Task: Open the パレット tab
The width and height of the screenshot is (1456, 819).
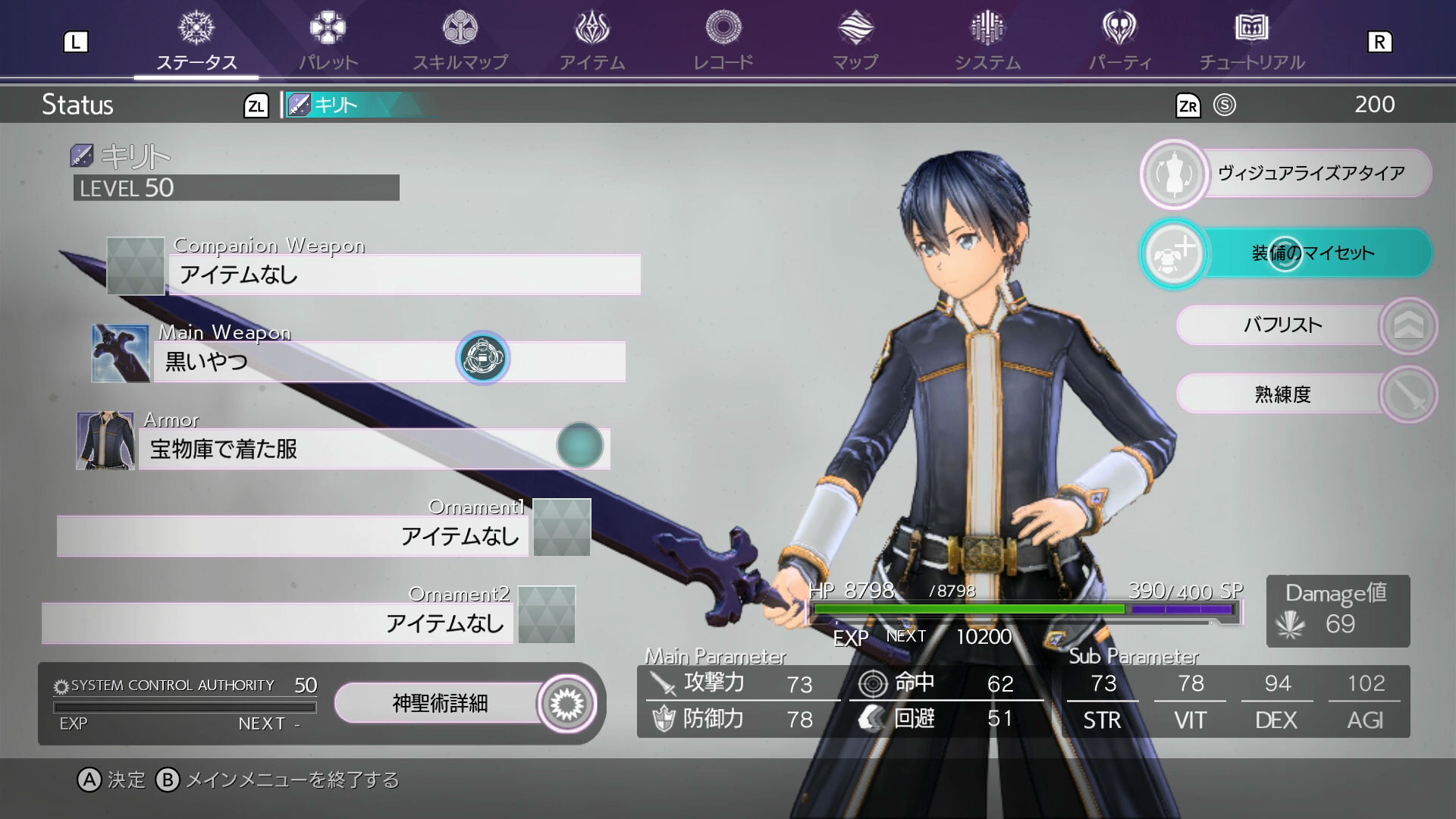Action: point(328,42)
